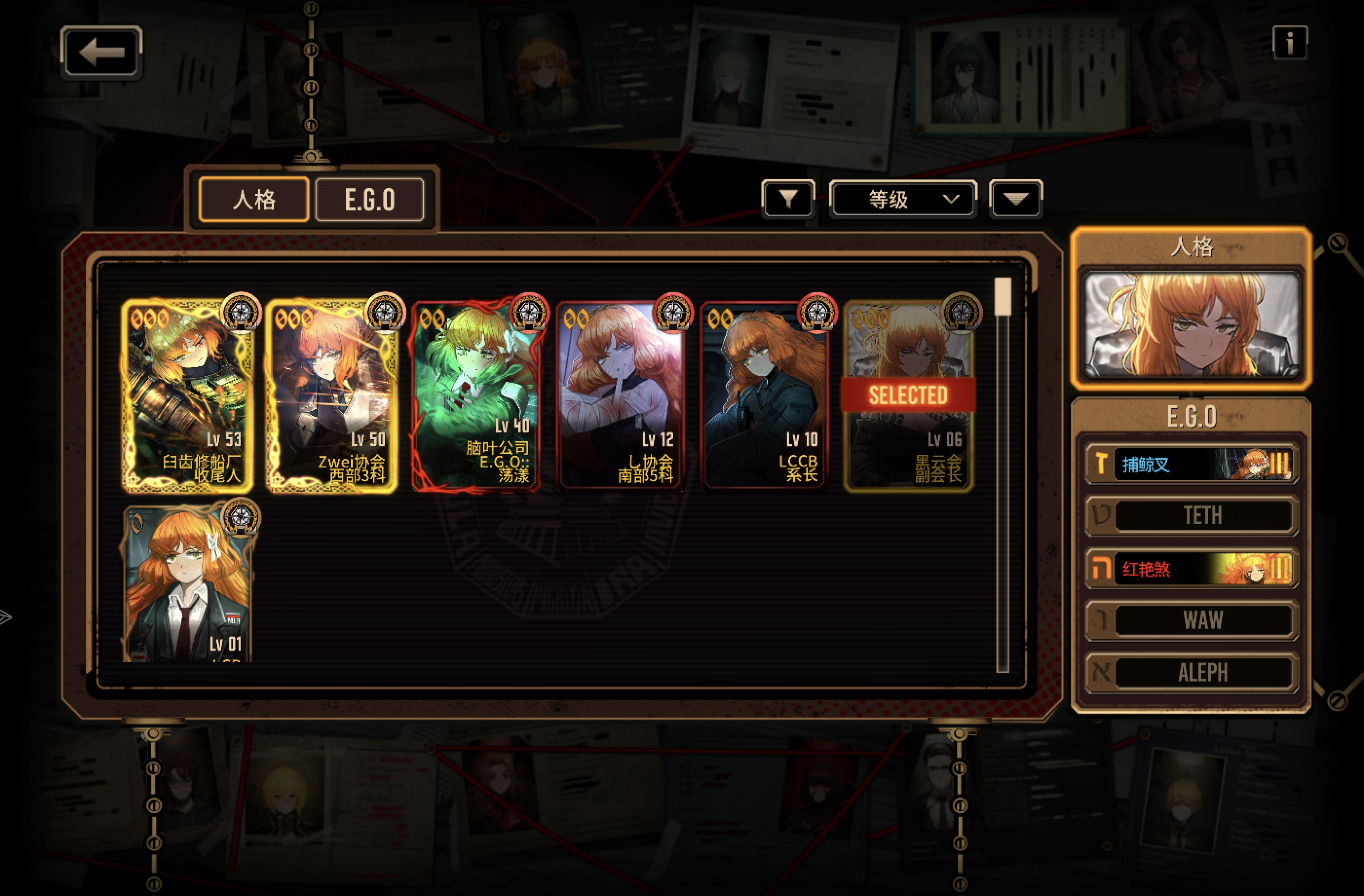The width and height of the screenshot is (1364, 896).
Task: Open the 红艳煞 E.G.O slot
Action: click(1192, 568)
